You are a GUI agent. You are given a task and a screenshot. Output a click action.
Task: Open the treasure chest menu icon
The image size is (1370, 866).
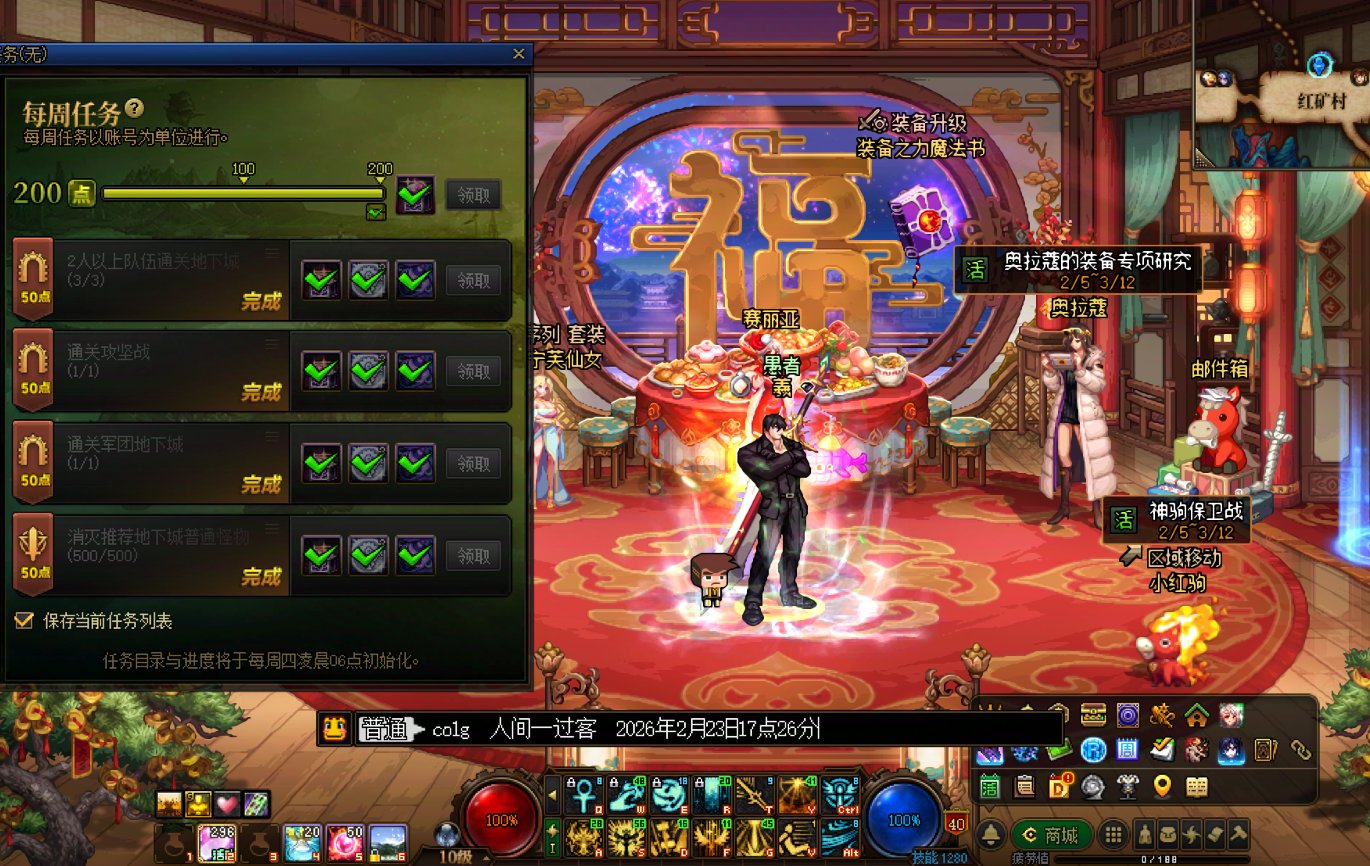click(x=1094, y=715)
